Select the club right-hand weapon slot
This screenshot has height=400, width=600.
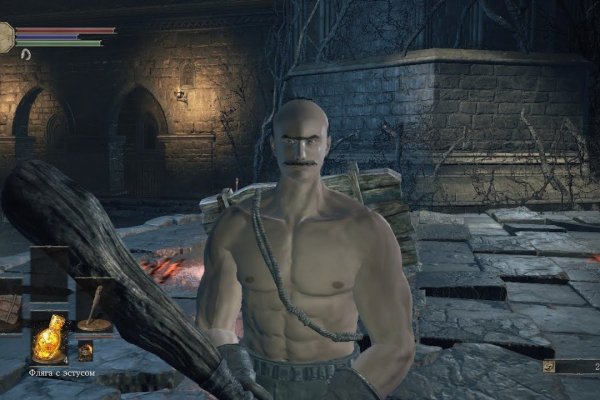[x=94, y=307]
